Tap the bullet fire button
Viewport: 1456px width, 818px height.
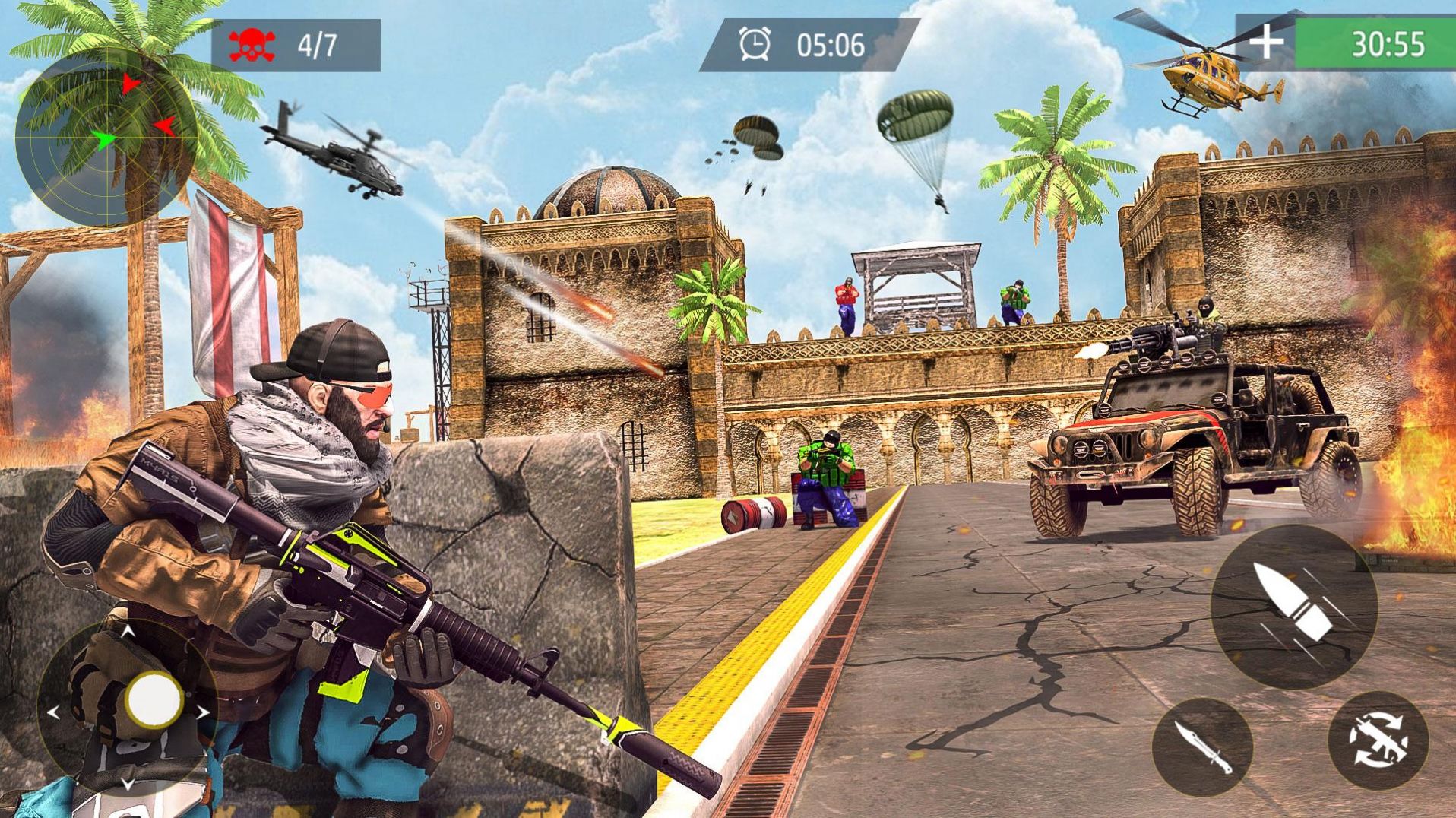click(1293, 606)
